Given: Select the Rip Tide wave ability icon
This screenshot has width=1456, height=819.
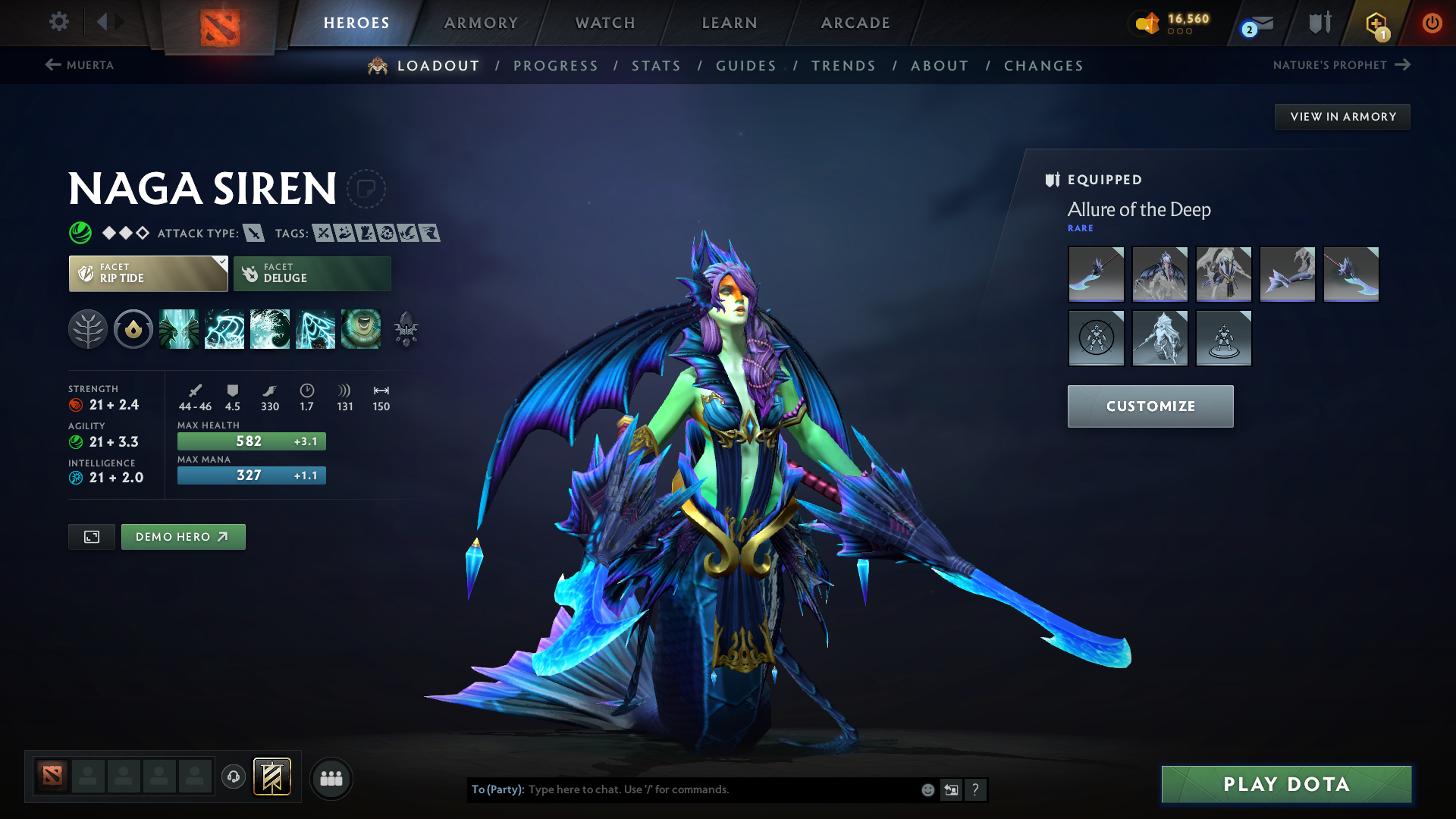Looking at the screenshot, I should point(270,329).
